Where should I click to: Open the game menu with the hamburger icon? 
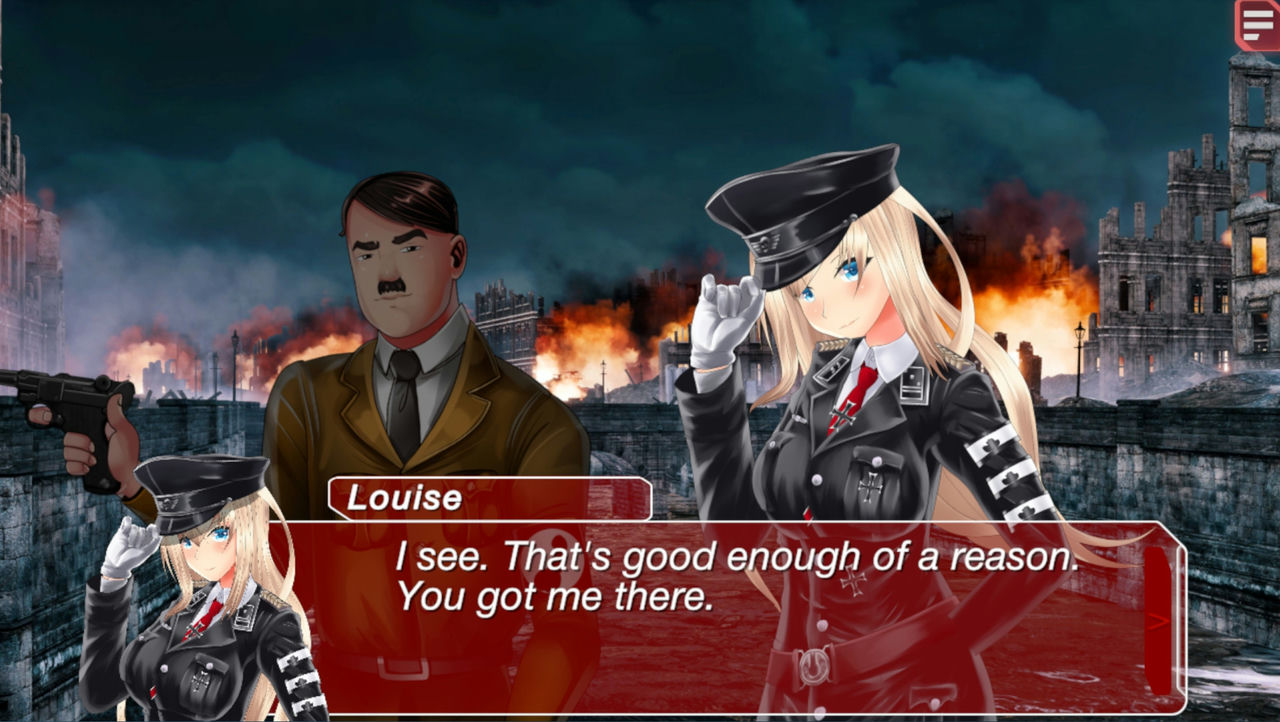(x=1257, y=22)
